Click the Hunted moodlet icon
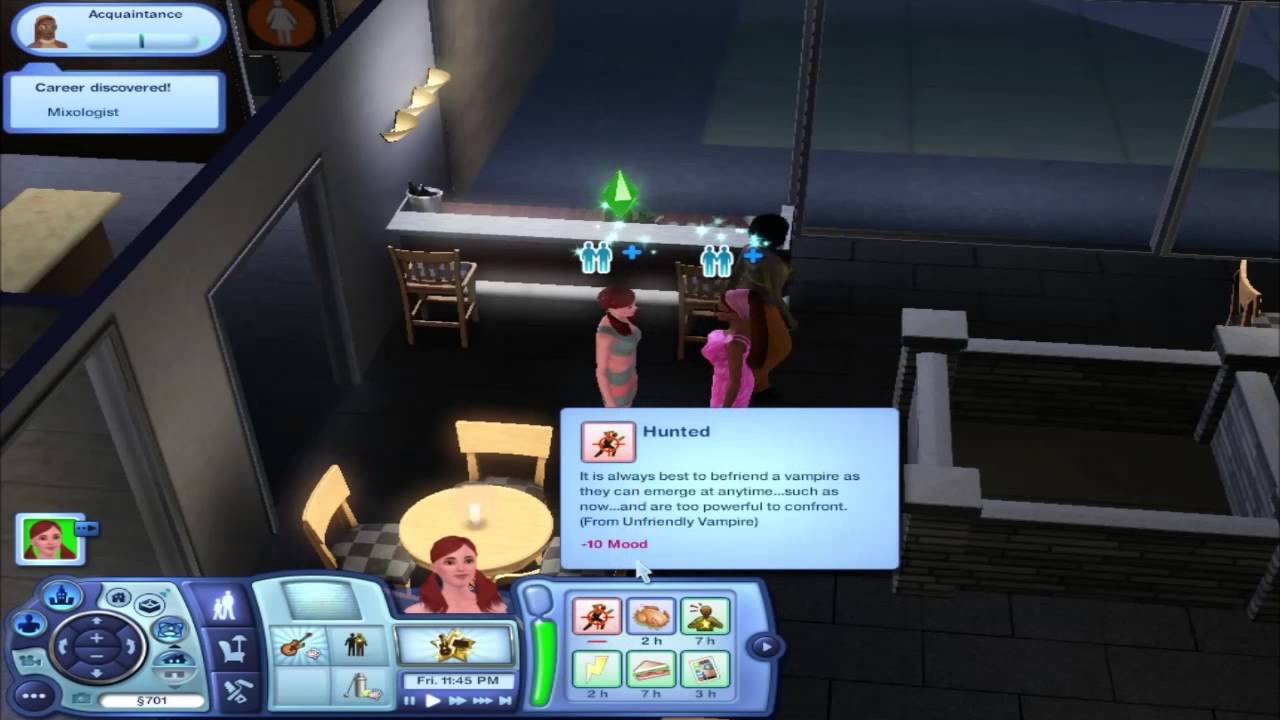1280x720 pixels. point(597,616)
